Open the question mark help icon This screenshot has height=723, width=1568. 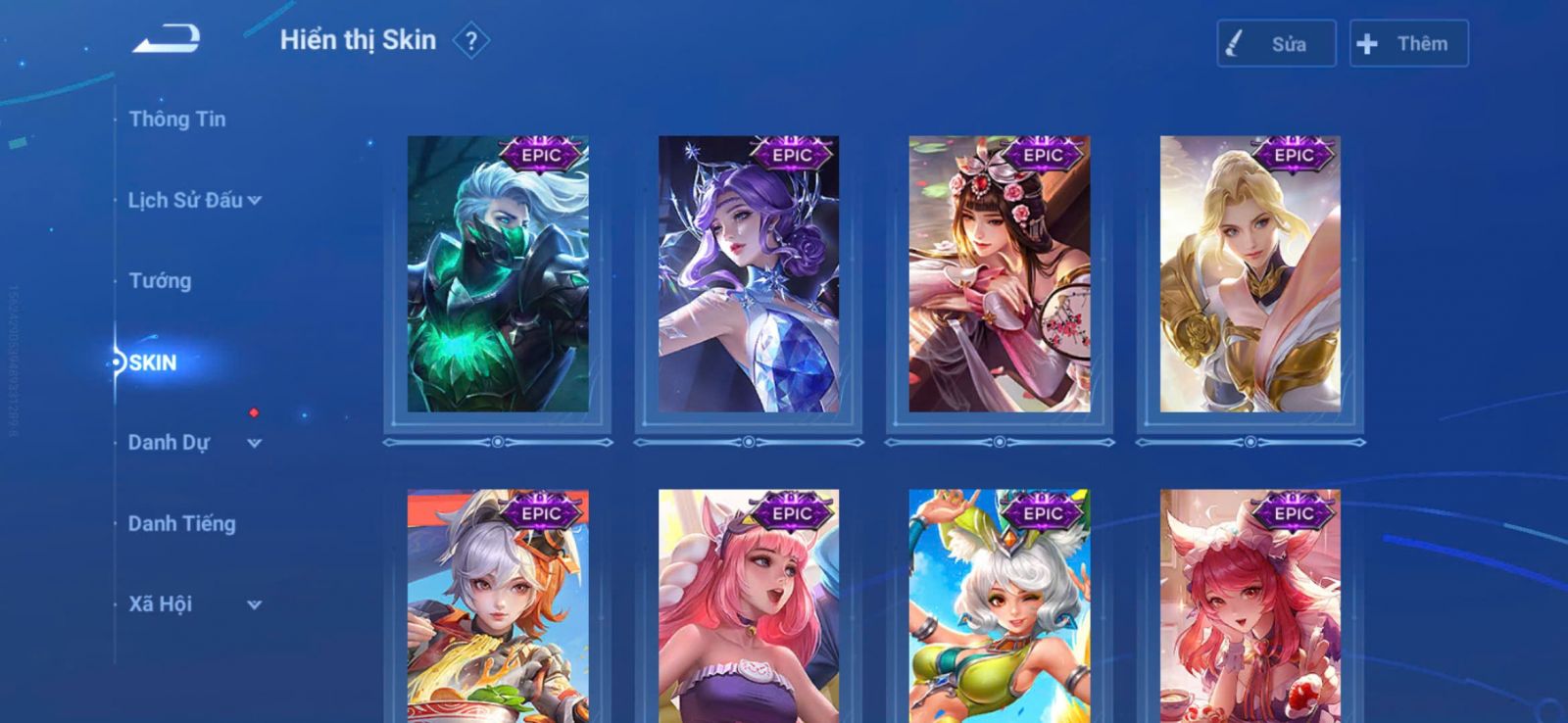pos(471,41)
